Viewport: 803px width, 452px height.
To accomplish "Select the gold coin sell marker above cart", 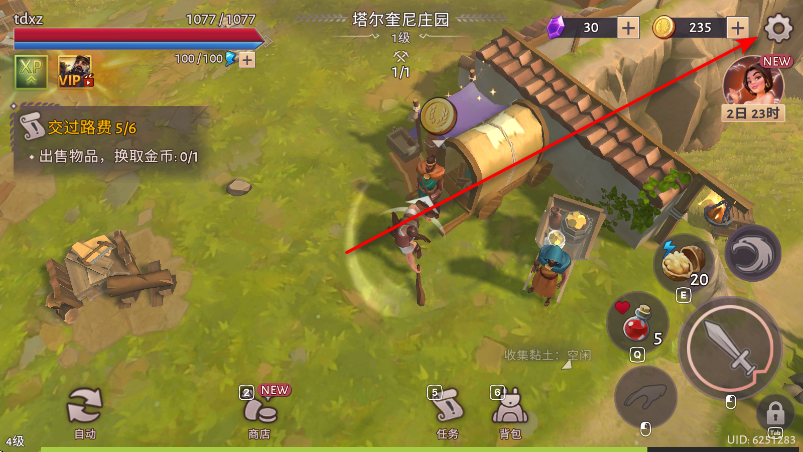I will pyautogui.click(x=440, y=117).
